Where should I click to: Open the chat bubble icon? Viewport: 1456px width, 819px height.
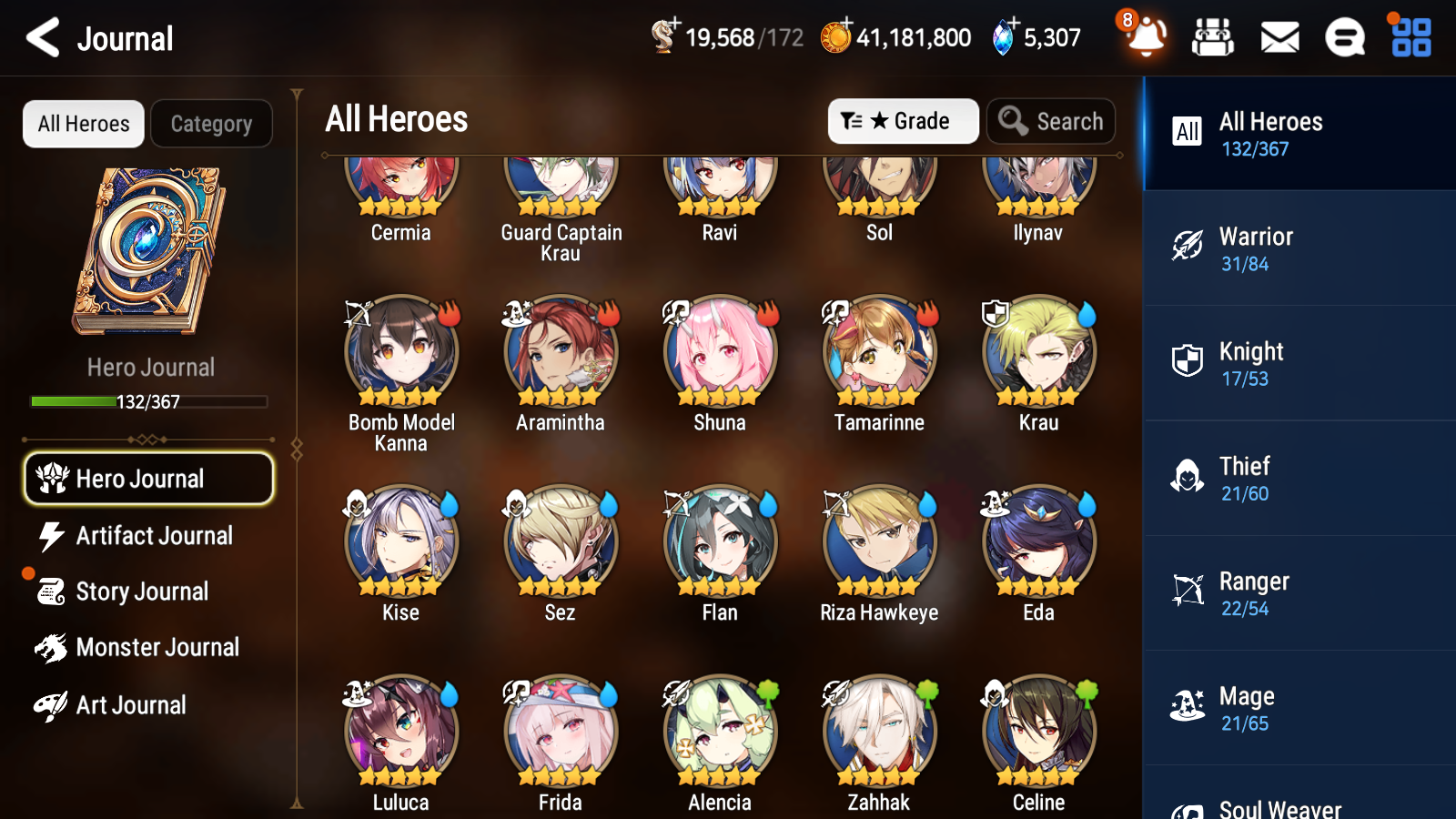pos(1343,37)
